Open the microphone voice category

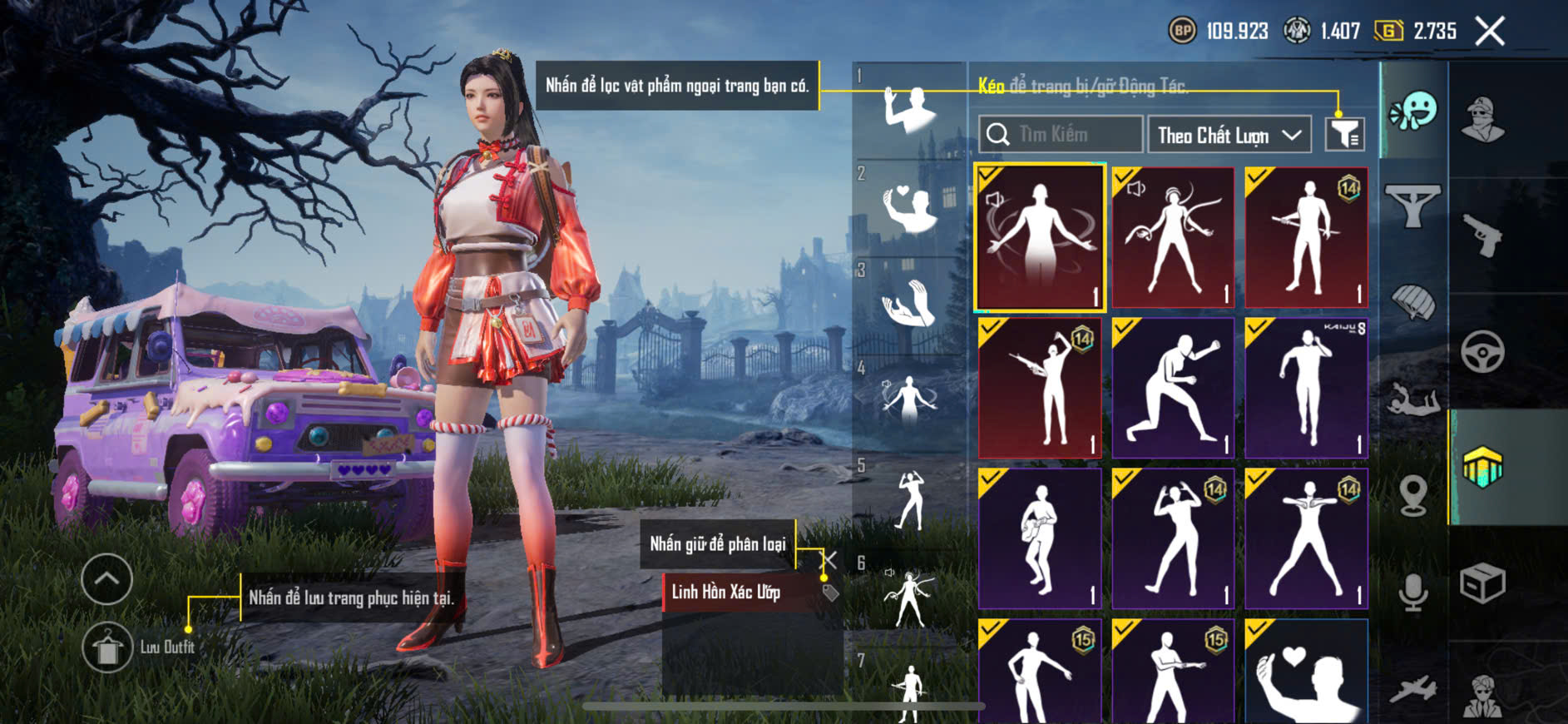pyautogui.click(x=1413, y=592)
